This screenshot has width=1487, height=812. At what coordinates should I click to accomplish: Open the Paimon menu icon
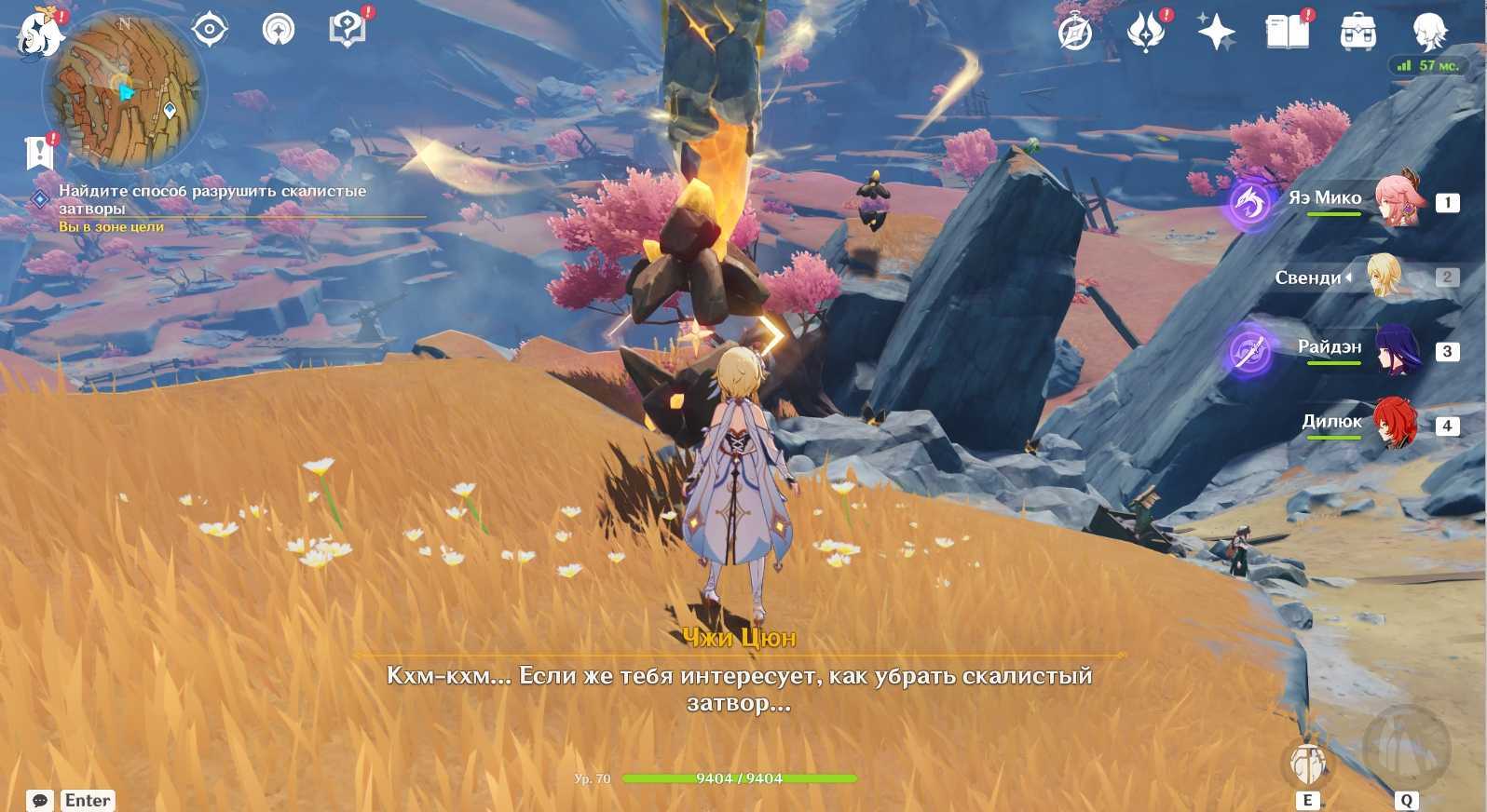[x=39, y=34]
